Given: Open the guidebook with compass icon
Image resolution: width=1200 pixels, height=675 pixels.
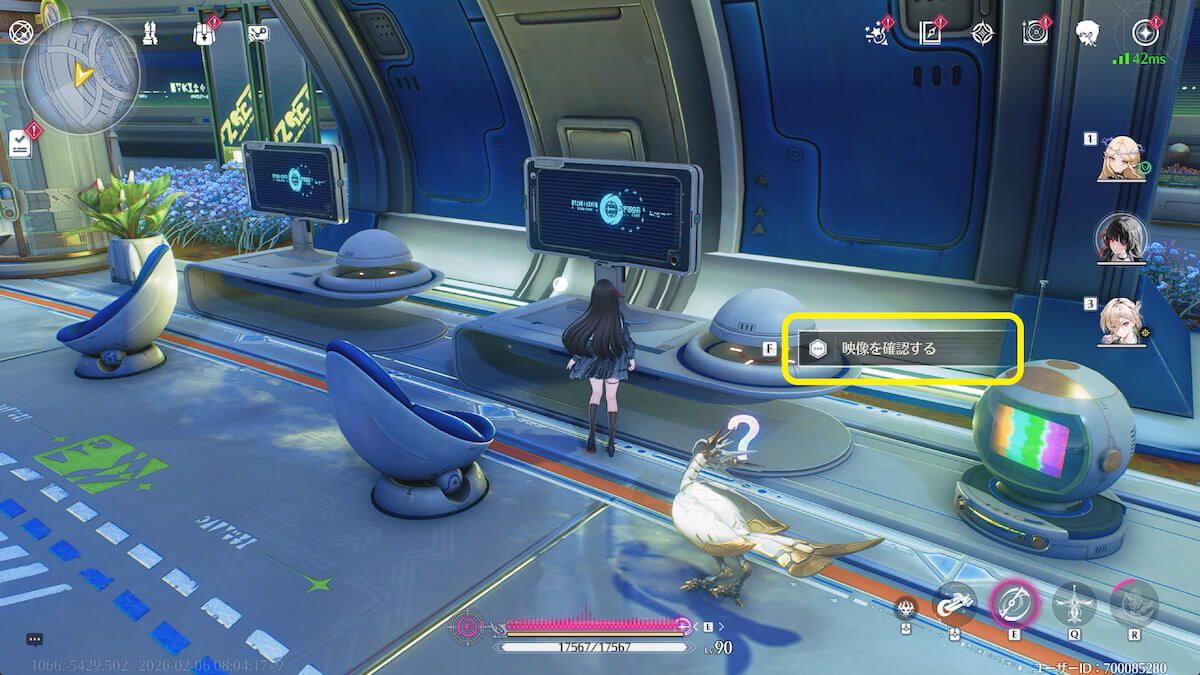Looking at the screenshot, I should point(932,33).
